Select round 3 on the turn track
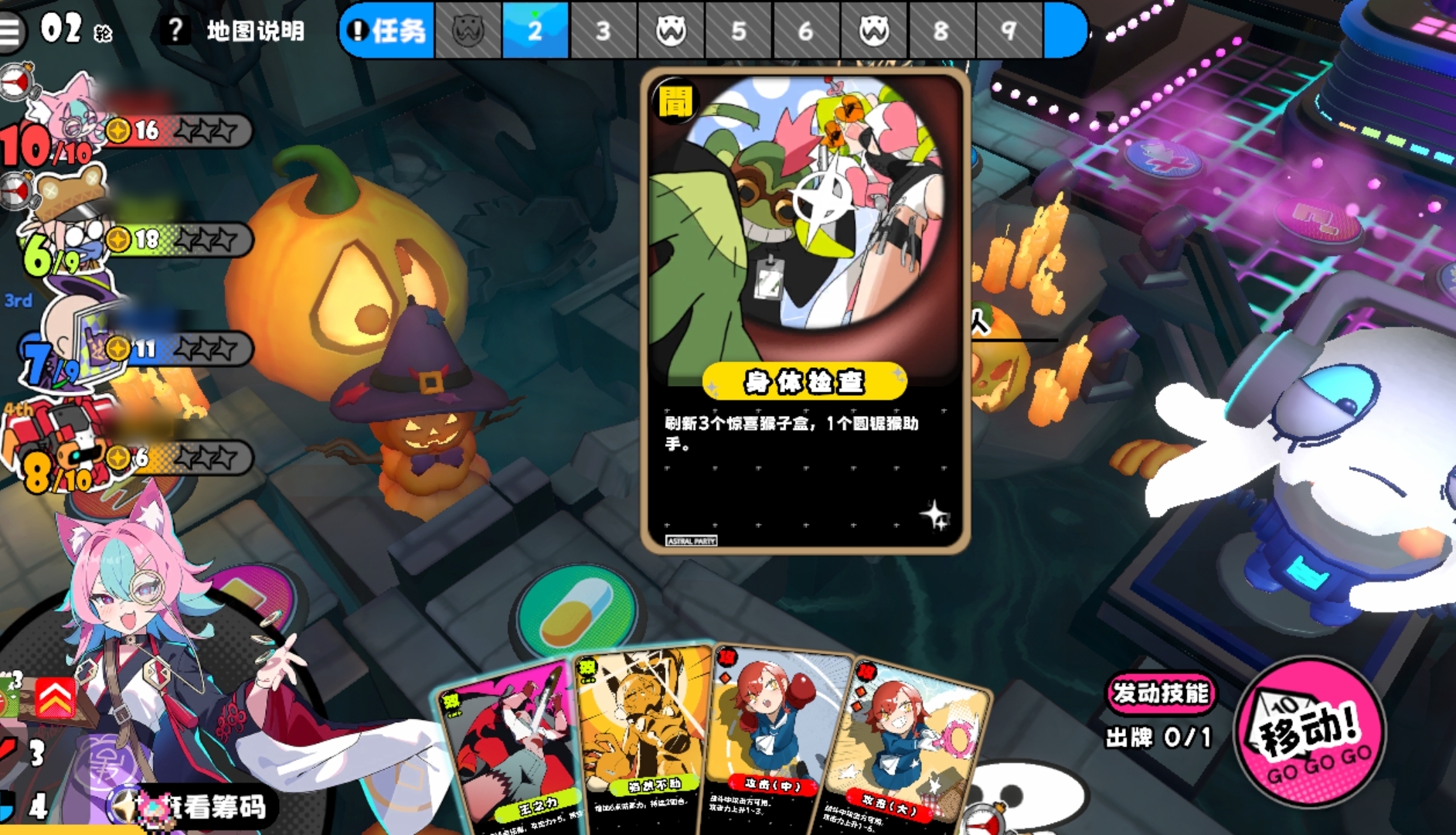Viewport: 1456px width, 835px height. coord(603,31)
